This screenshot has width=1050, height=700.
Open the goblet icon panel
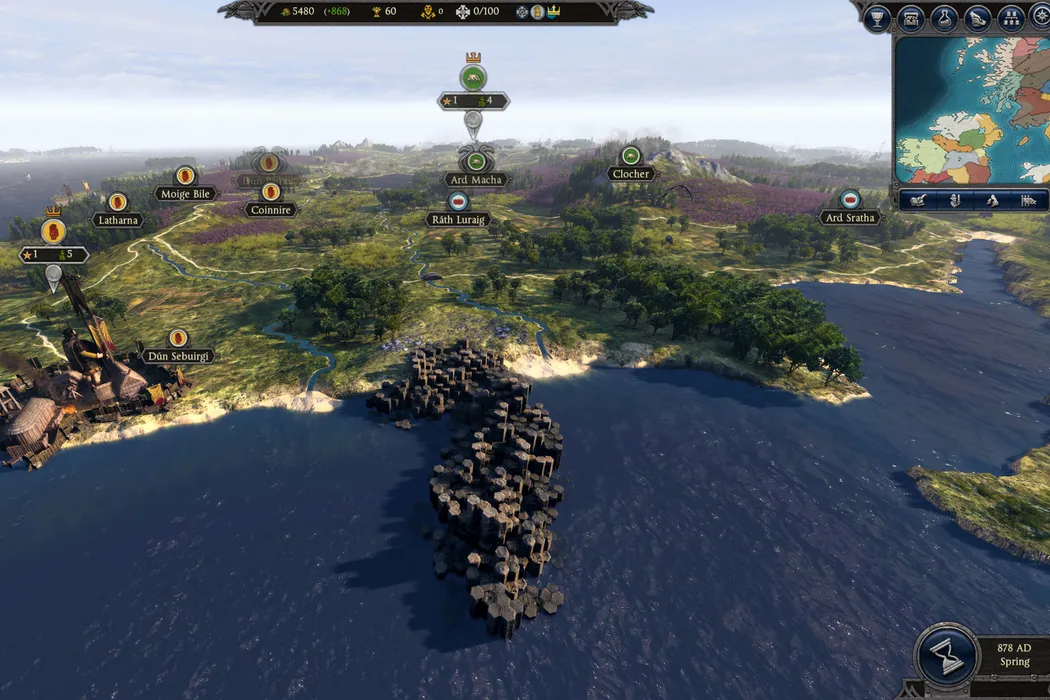pos(877,18)
